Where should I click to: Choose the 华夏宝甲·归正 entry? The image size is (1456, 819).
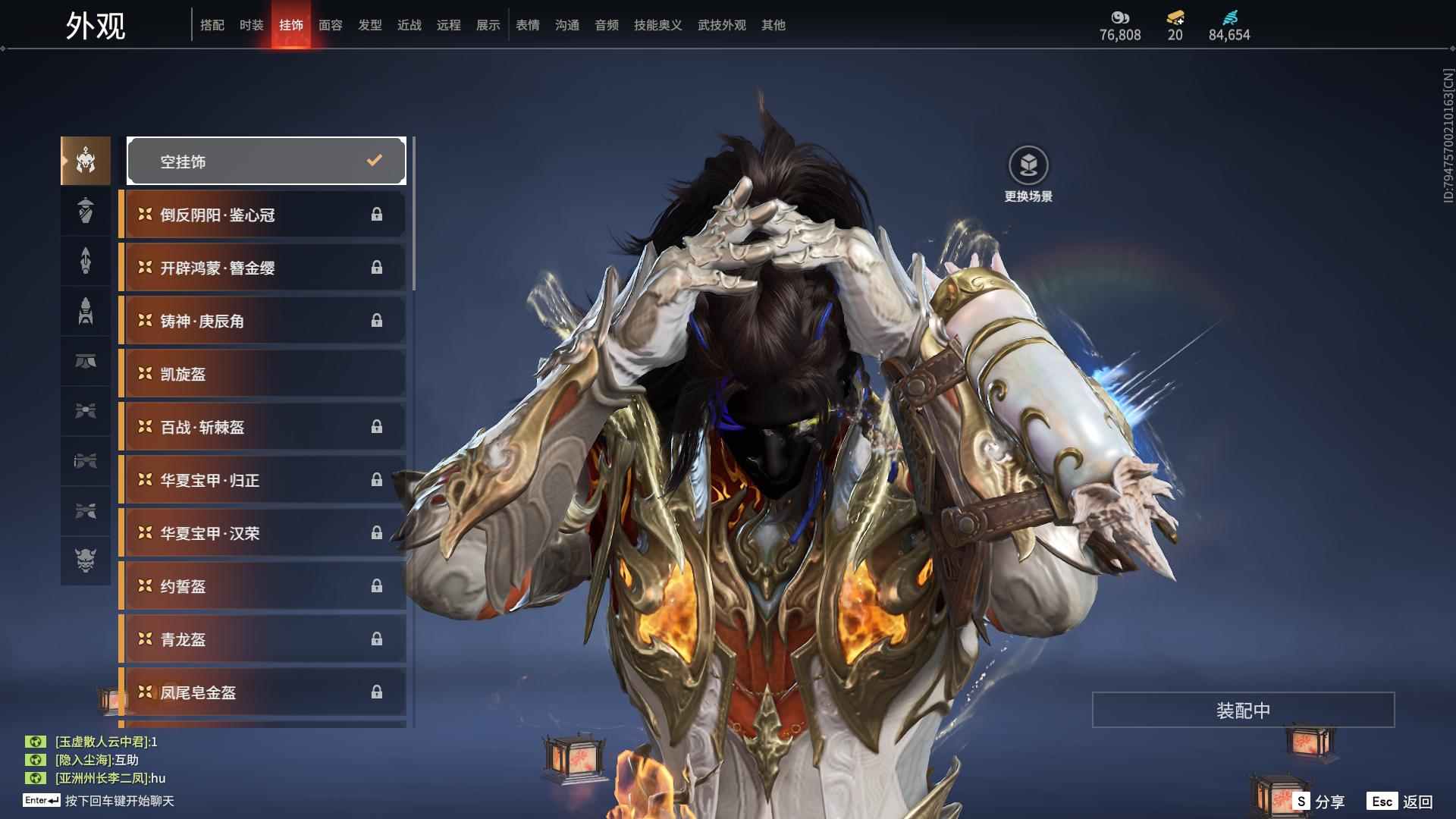click(262, 480)
